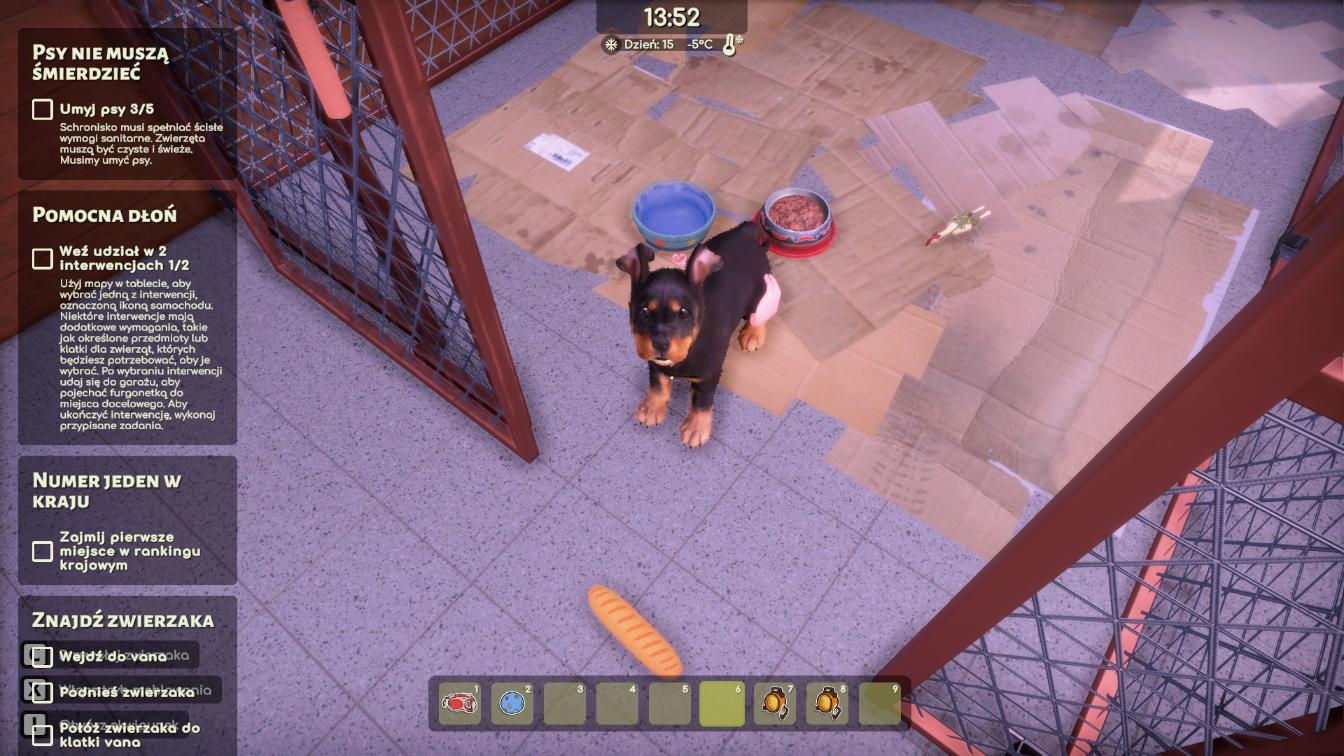
Task: Tick the "Umyj psy 3/5" checkbox
Action: click(x=42, y=109)
